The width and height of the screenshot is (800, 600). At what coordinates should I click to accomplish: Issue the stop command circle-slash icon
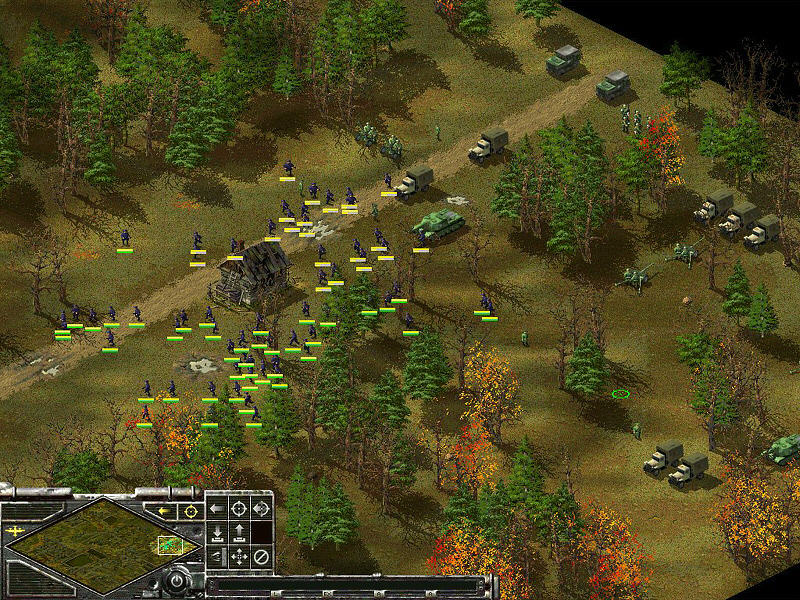(261, 556)
